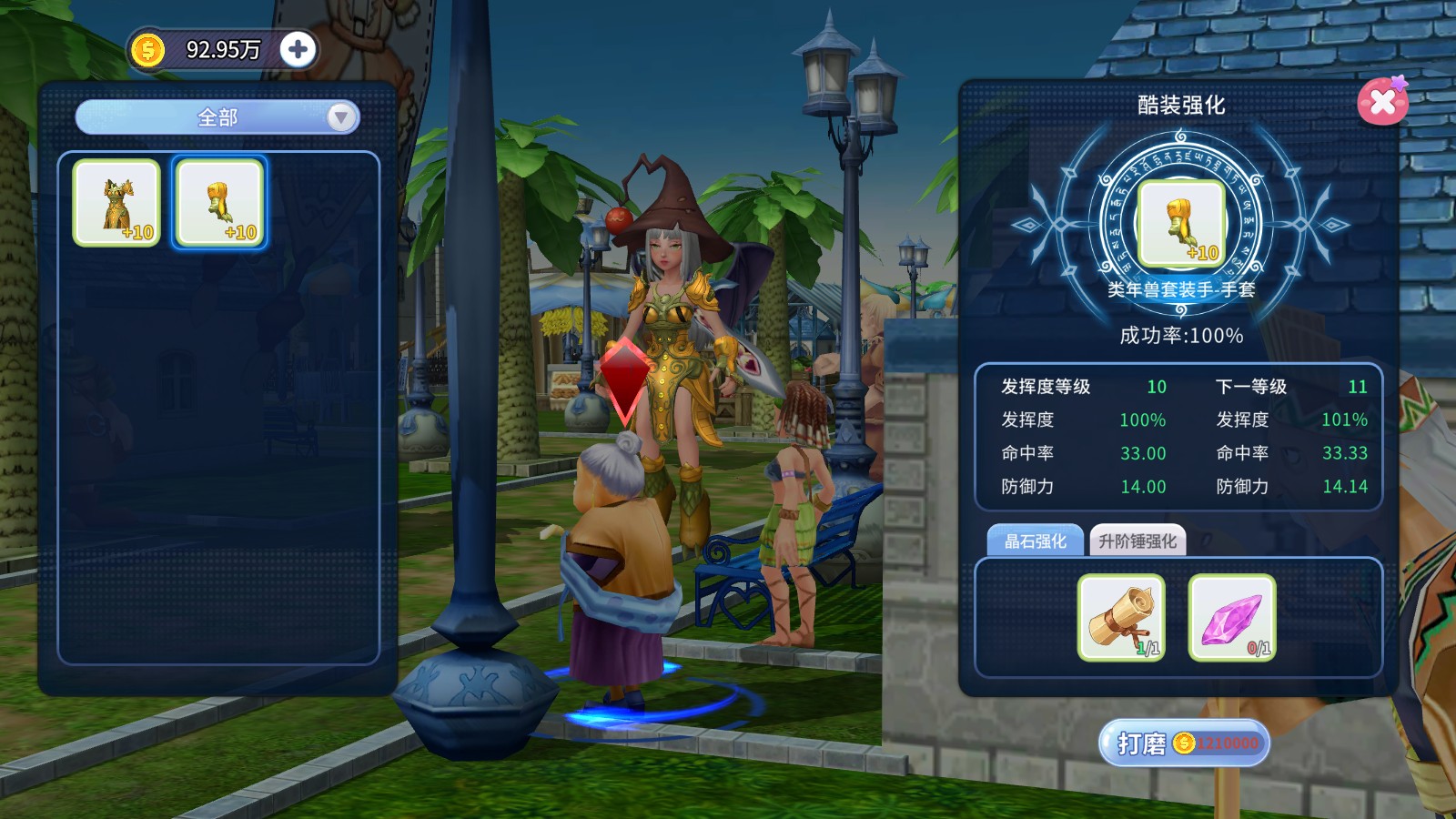The image size is (1456, 819).
Task: Close the 酷装强化 enhancement panel
Action: coord(1381,101)
